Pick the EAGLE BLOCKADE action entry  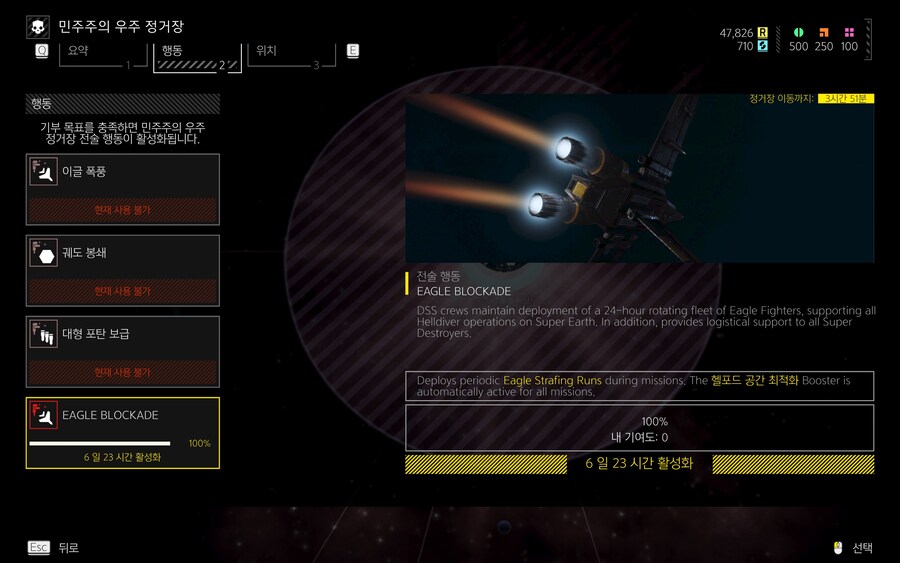(x=123, y=432)
